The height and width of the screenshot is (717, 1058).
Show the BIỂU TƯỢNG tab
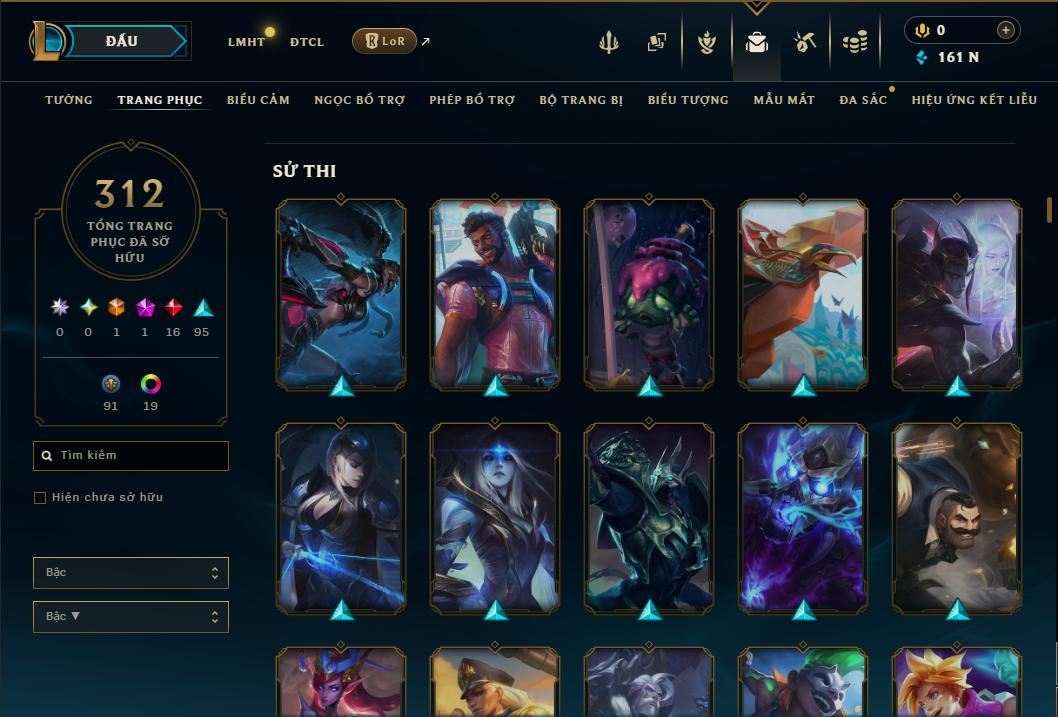point(688,100)
